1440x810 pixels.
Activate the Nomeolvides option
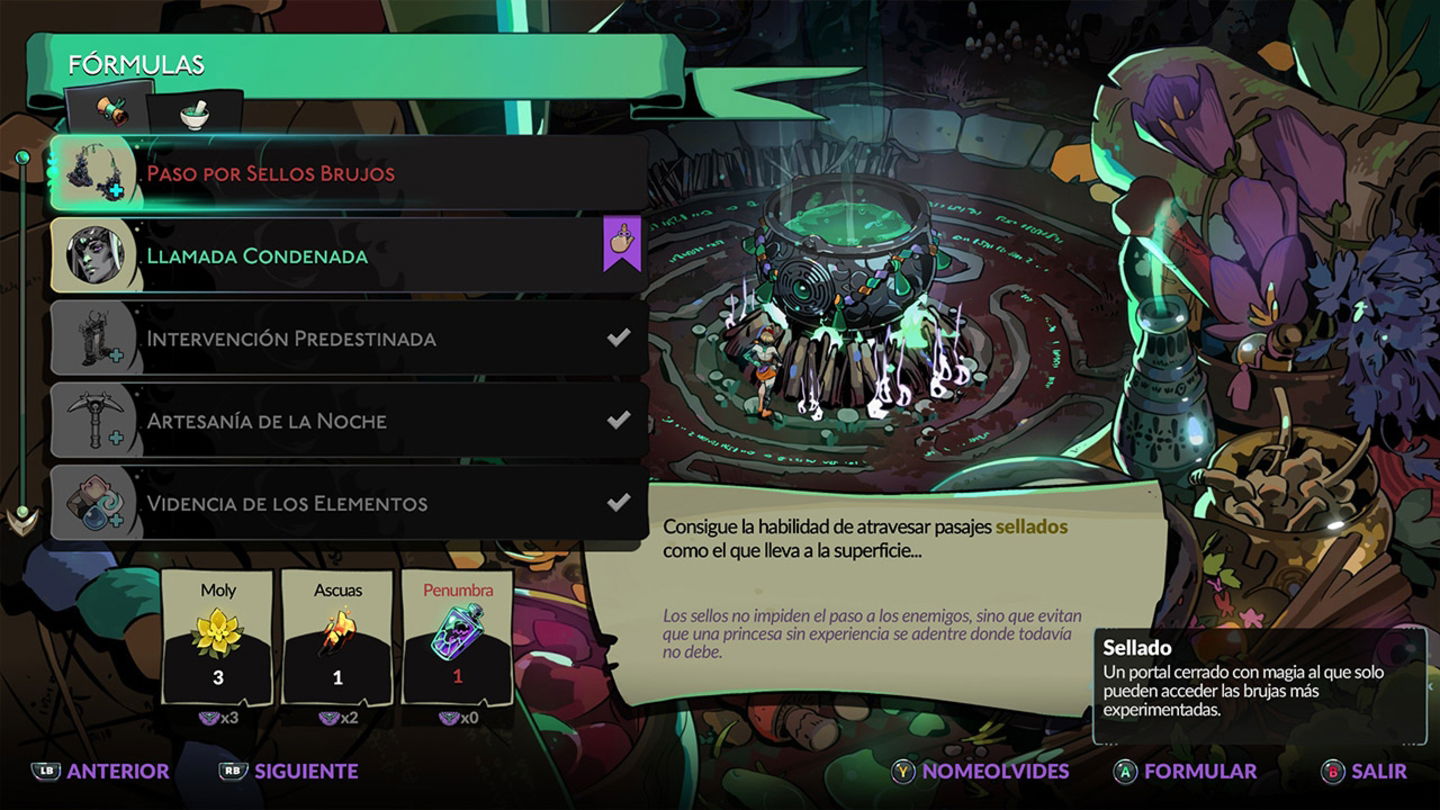(982, 771)
